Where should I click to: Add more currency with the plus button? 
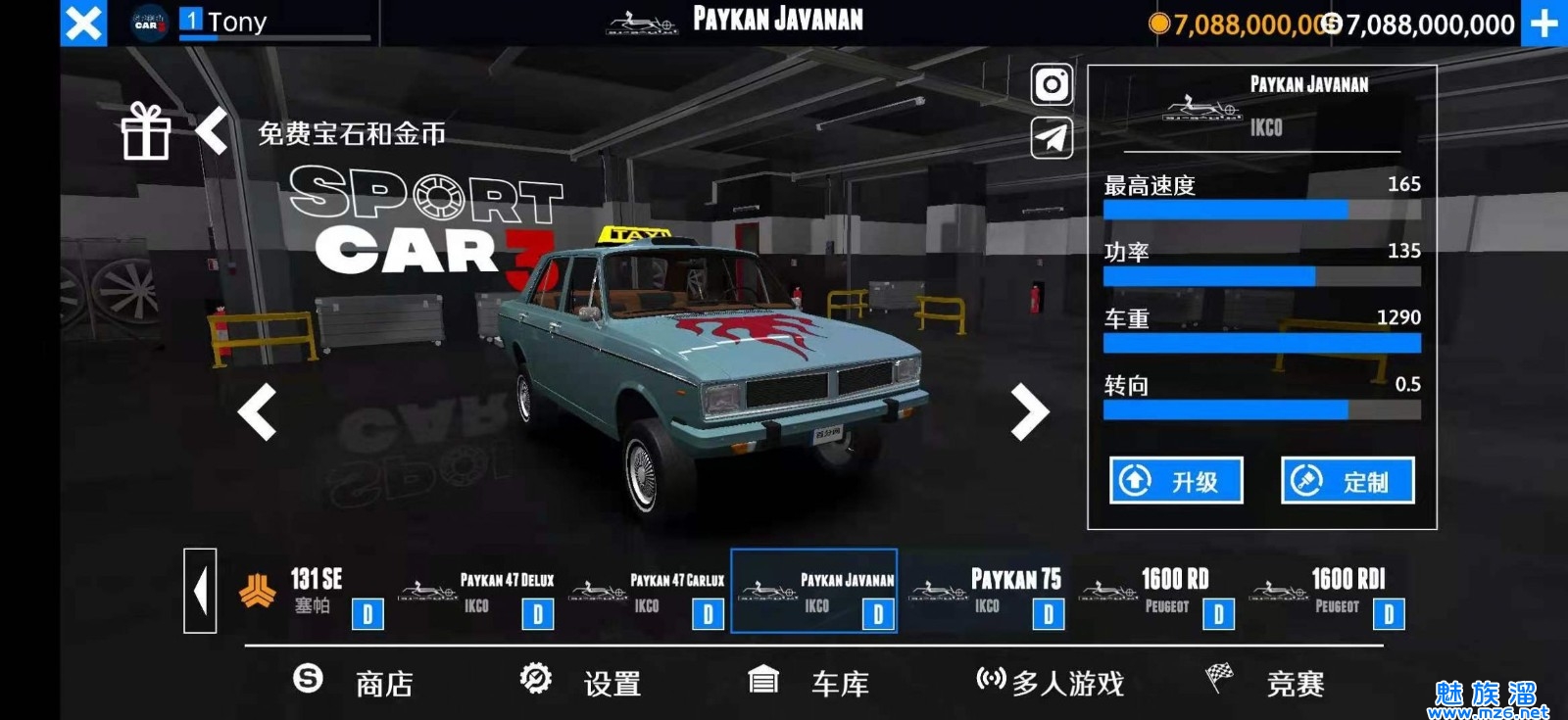pos(1543,23)
